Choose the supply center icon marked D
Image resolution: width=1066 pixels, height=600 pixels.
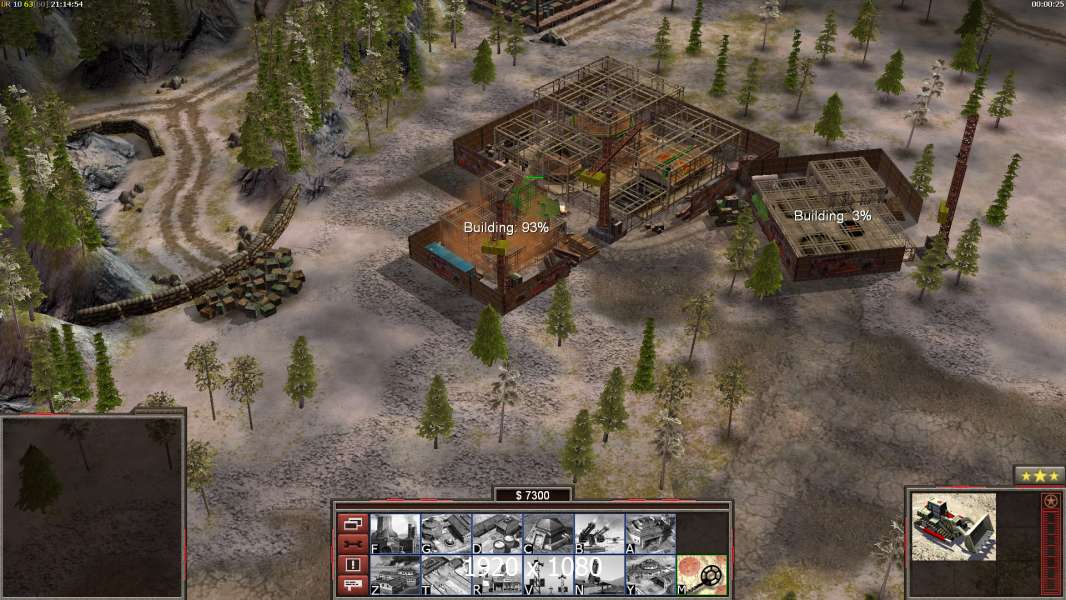497,533
